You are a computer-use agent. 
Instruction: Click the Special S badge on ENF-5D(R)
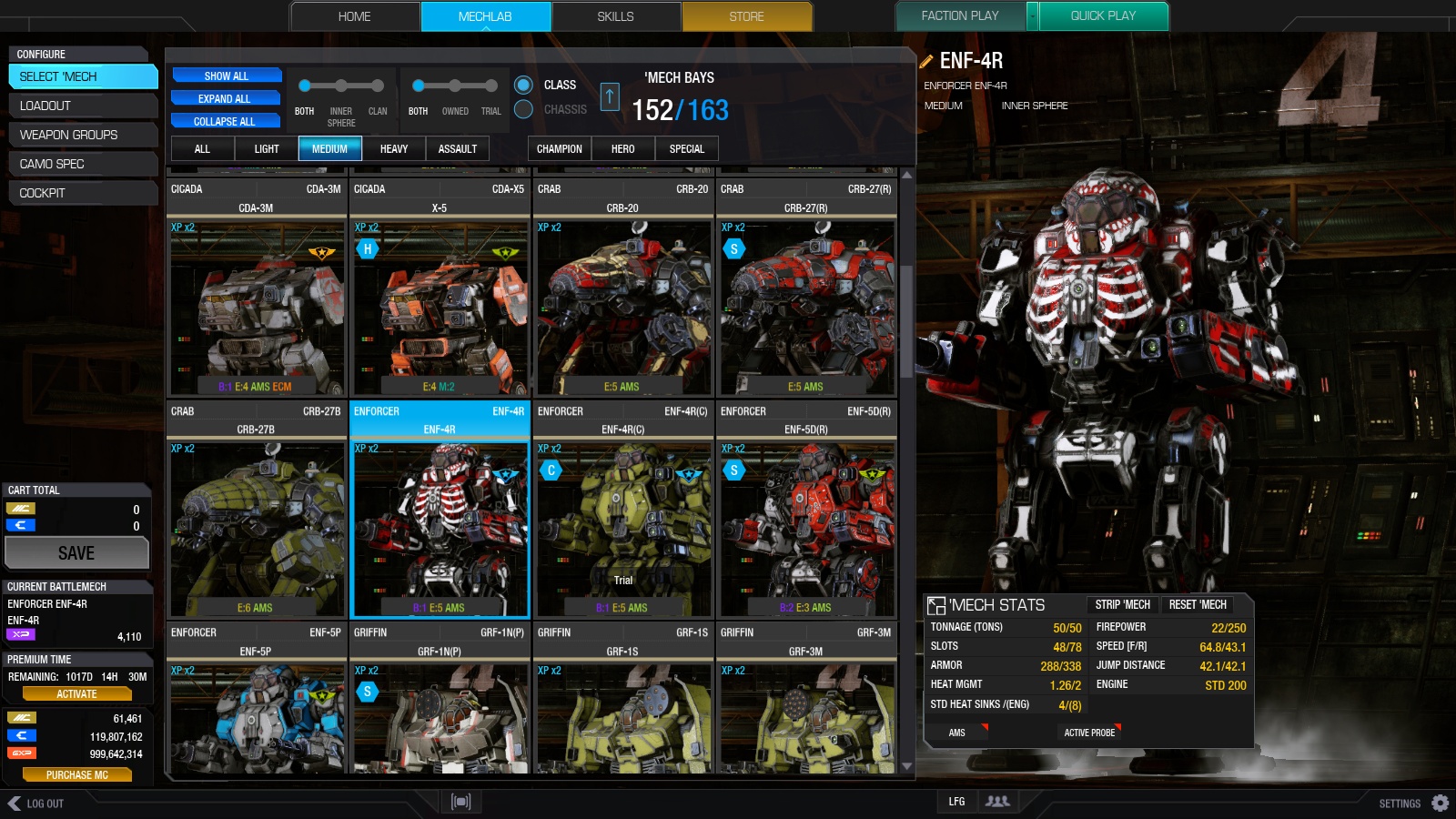[x=734, y=470]
